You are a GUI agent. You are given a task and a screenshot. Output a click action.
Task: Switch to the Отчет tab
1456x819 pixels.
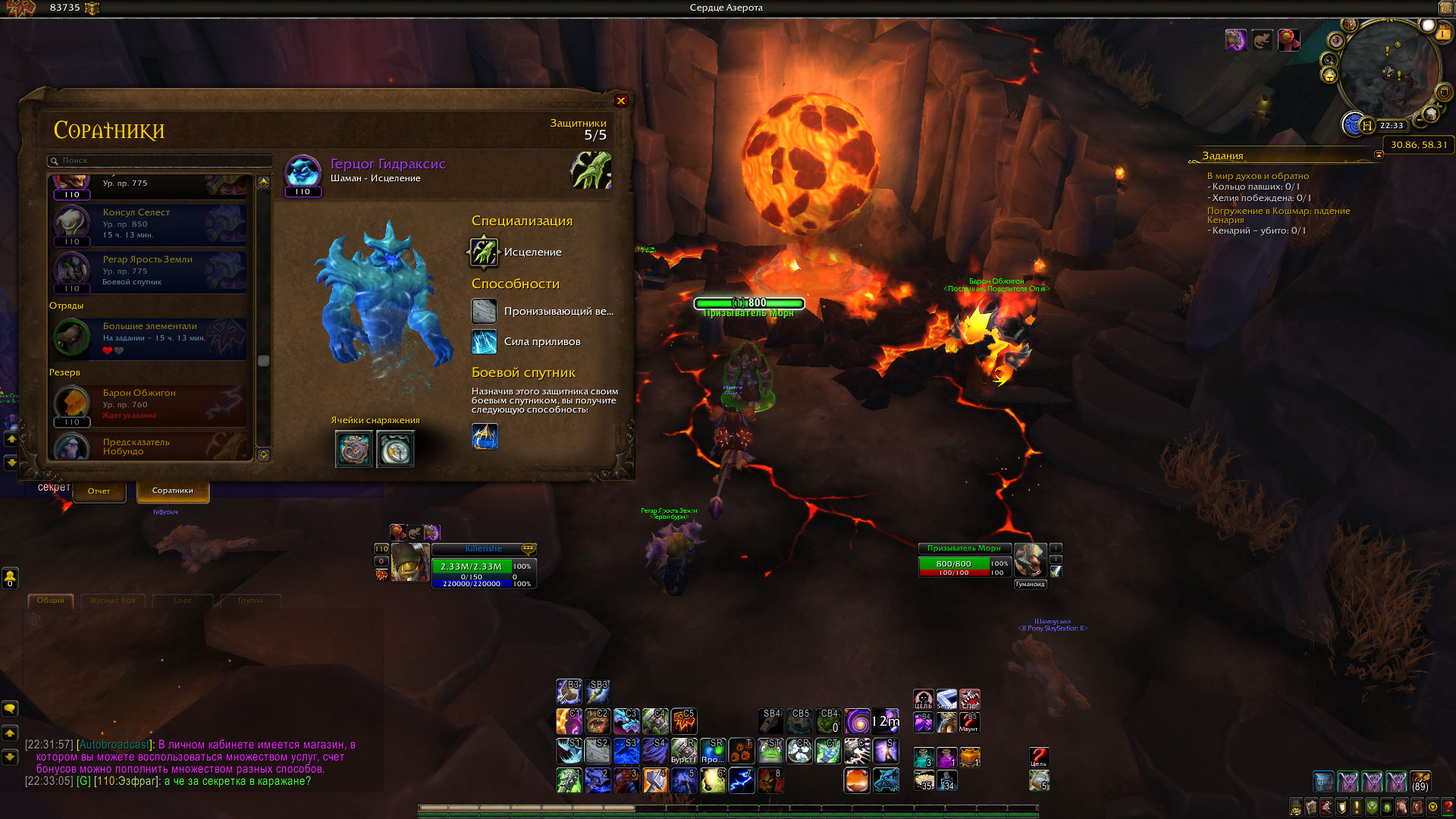(x=99, y=491)
